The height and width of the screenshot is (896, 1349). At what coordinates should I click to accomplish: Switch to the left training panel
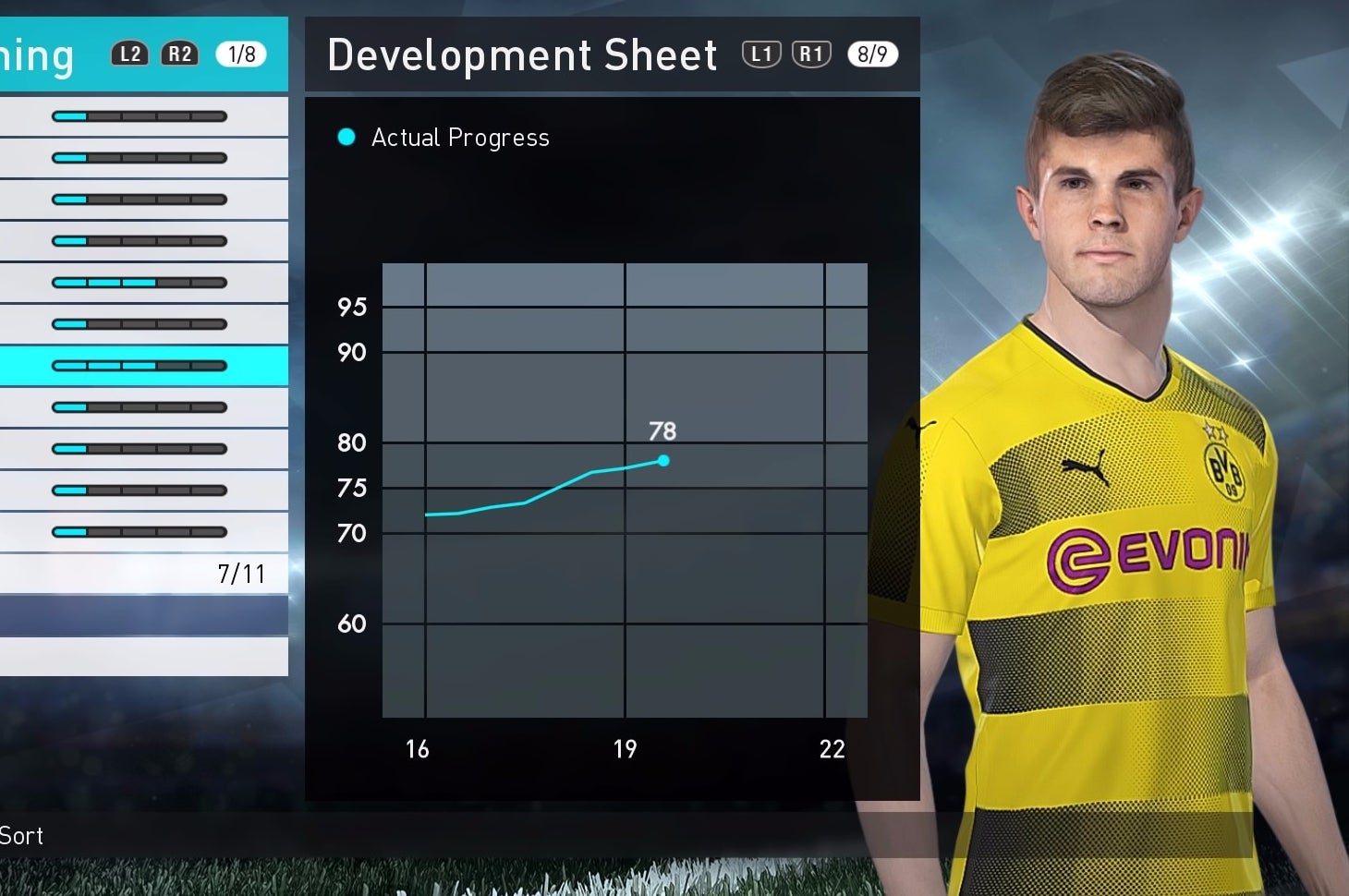(x=37, y=54)
